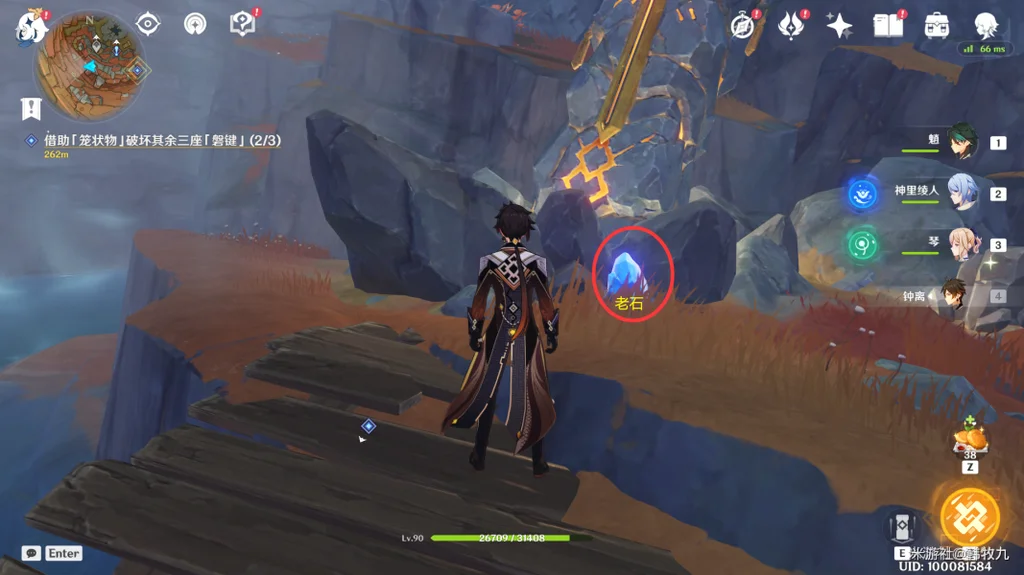The image size is (1024, 575).
Task: Open the inventory backpack
Action: (937, 25)
